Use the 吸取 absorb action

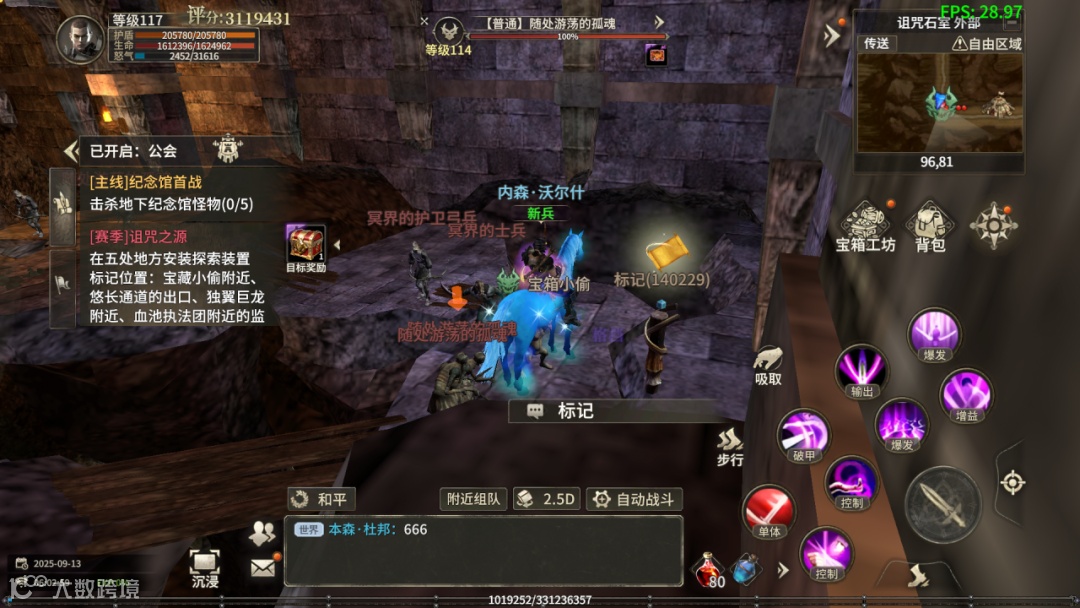pyautogui.click(x=768, y=365)
